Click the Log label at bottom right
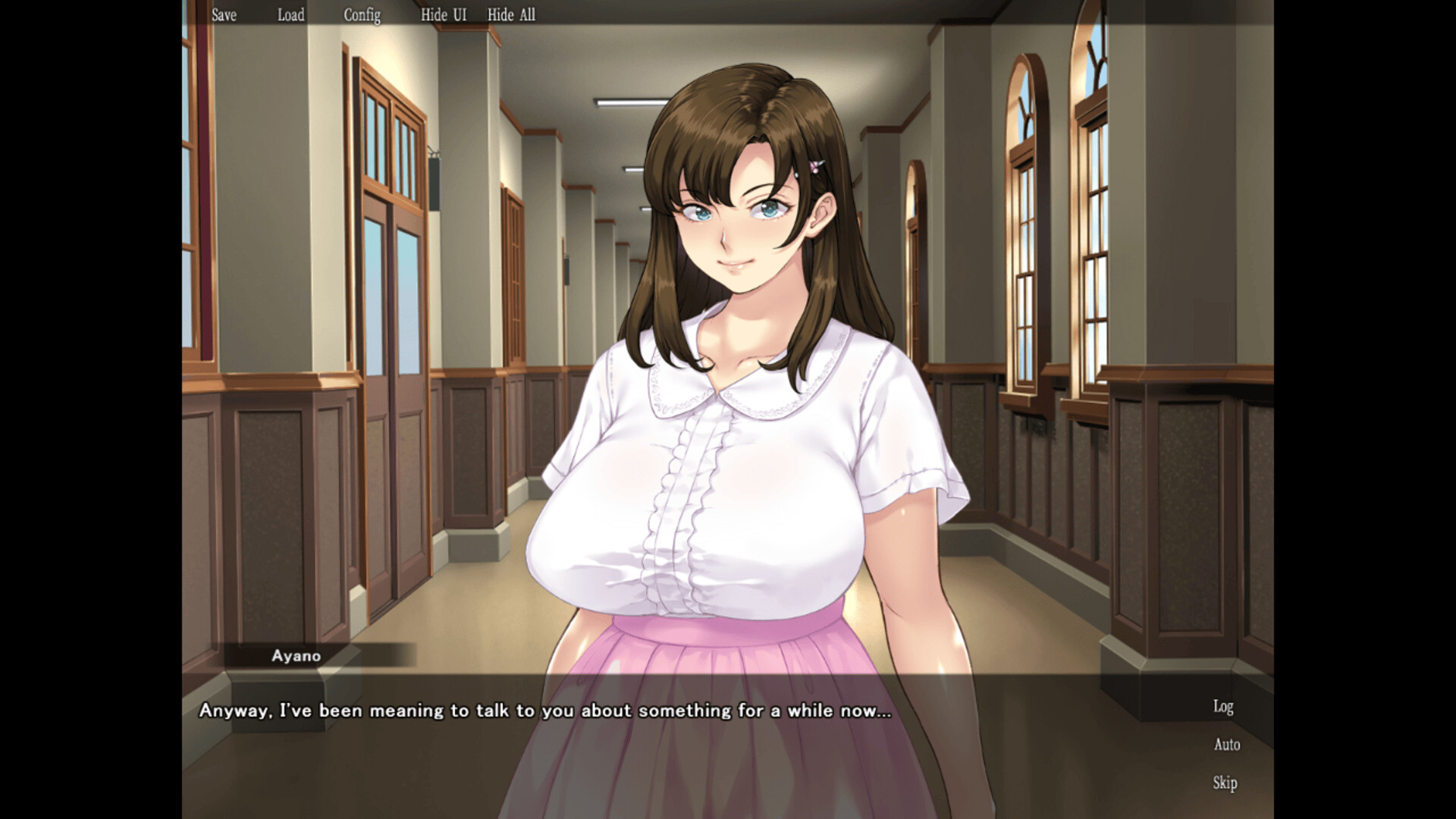The image size is (1456, 819). pos(1222,707)
